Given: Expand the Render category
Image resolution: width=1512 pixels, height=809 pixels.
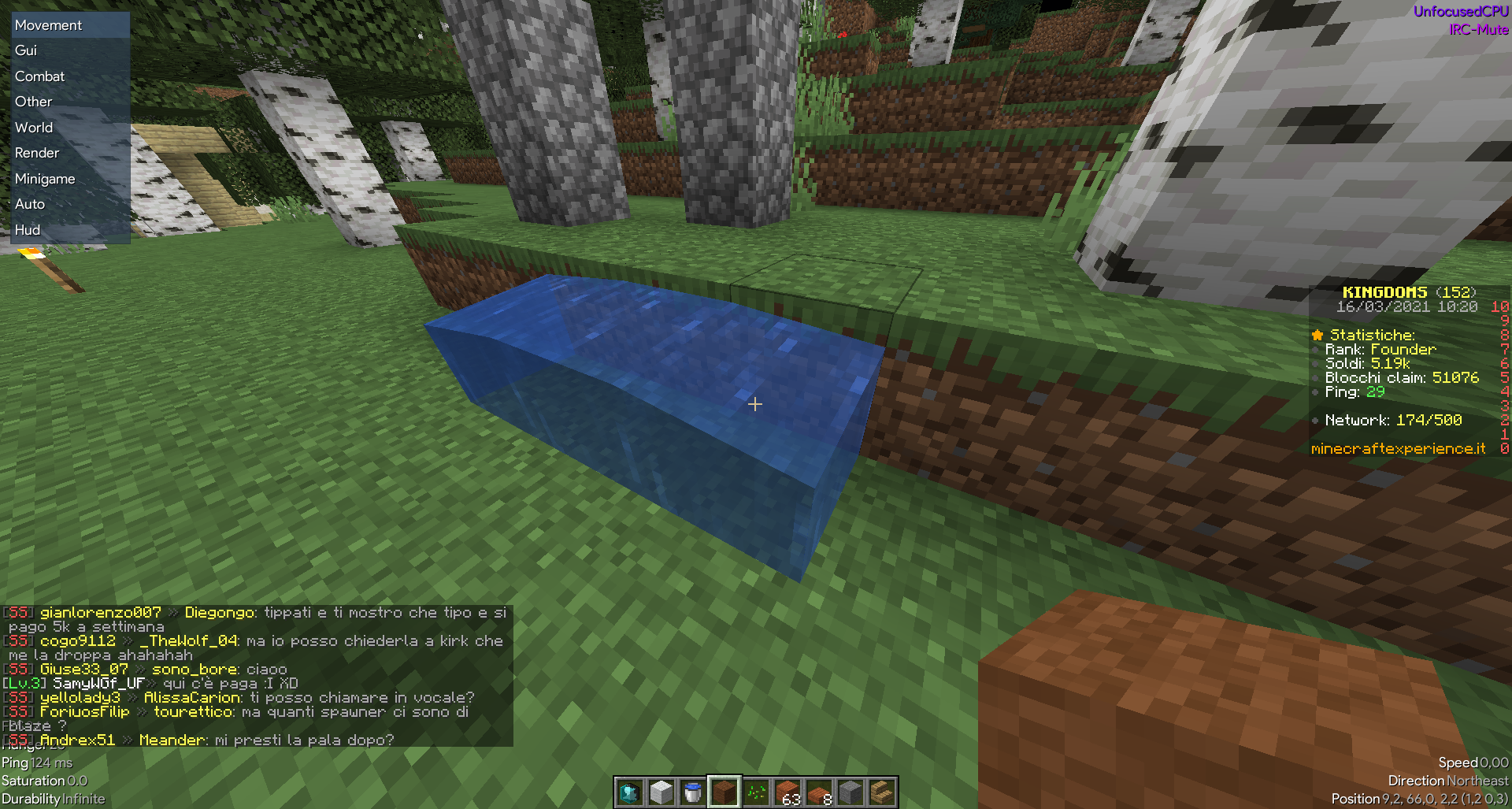Looking at the screenshot, I should (36, 152).
